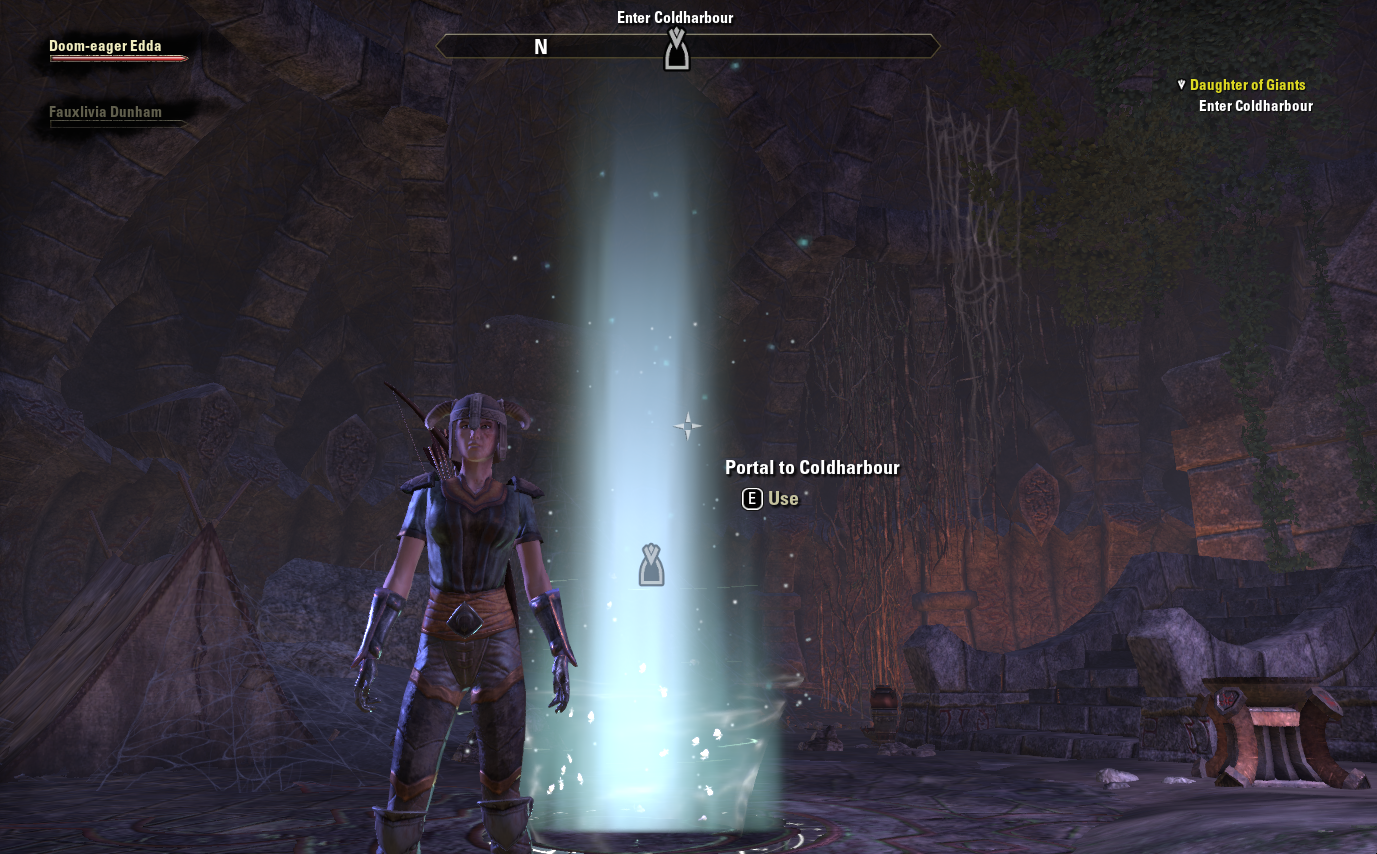
Task: Select the Doom-eager Edda unit frame
Action: [x=105, y=46]
